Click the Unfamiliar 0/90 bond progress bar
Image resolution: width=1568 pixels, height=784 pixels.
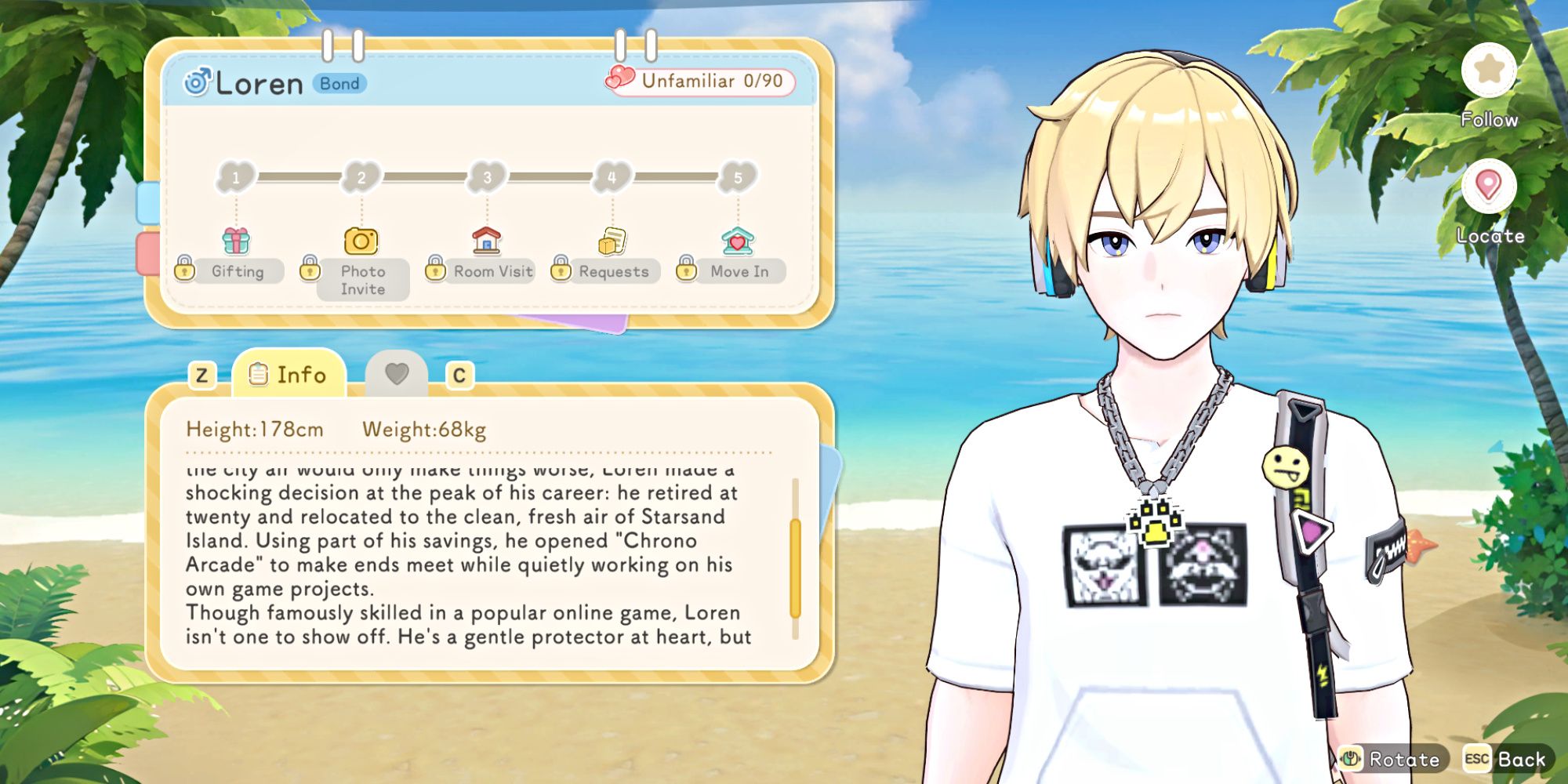(701, 80)
